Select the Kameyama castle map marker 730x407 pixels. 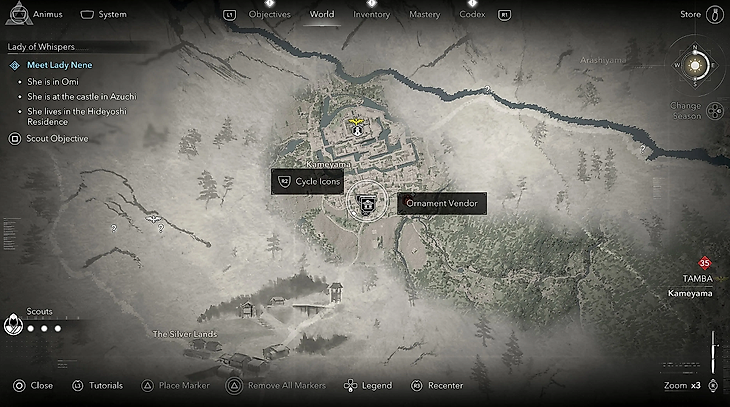coord(356,127)
